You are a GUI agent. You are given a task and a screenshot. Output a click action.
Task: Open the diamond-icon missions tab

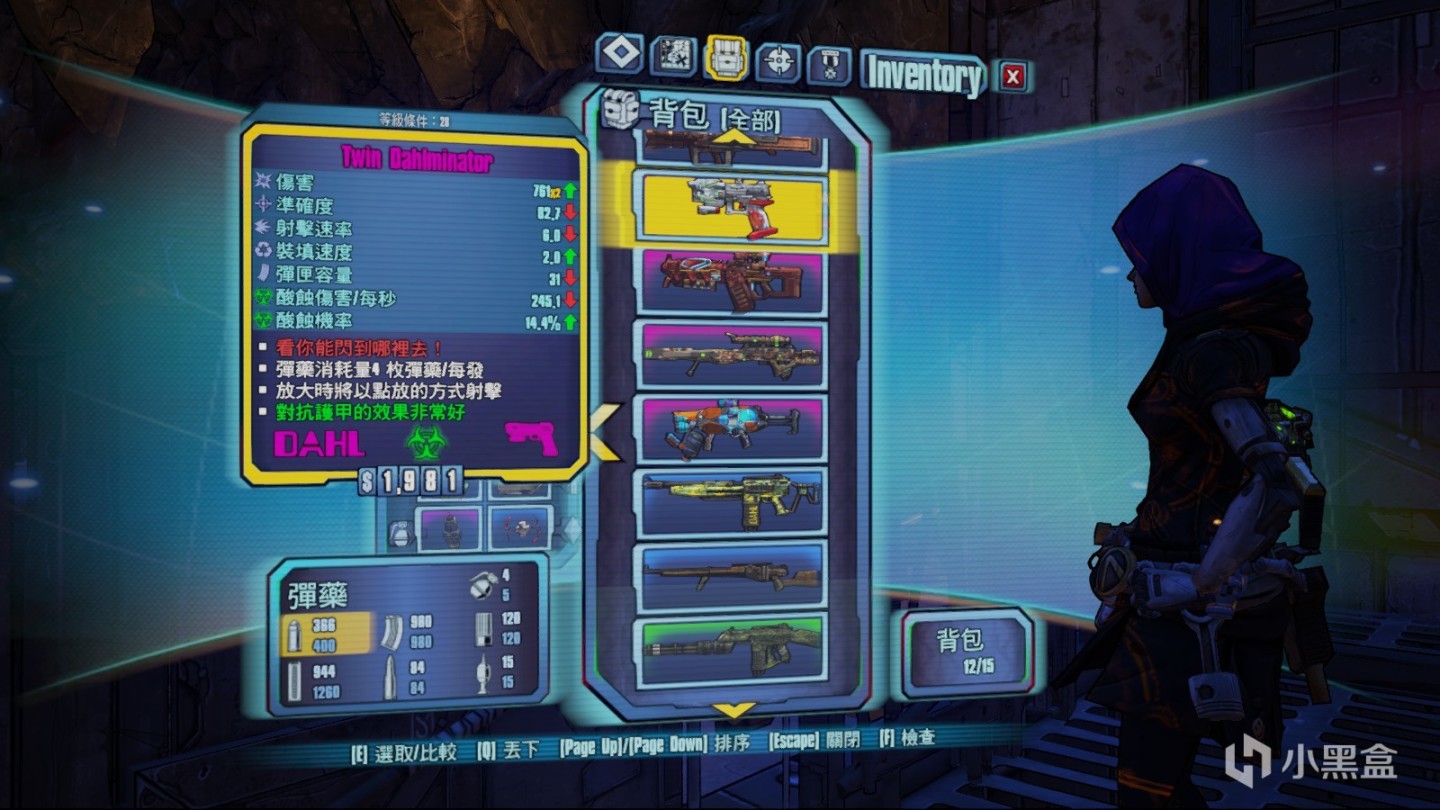620,55
